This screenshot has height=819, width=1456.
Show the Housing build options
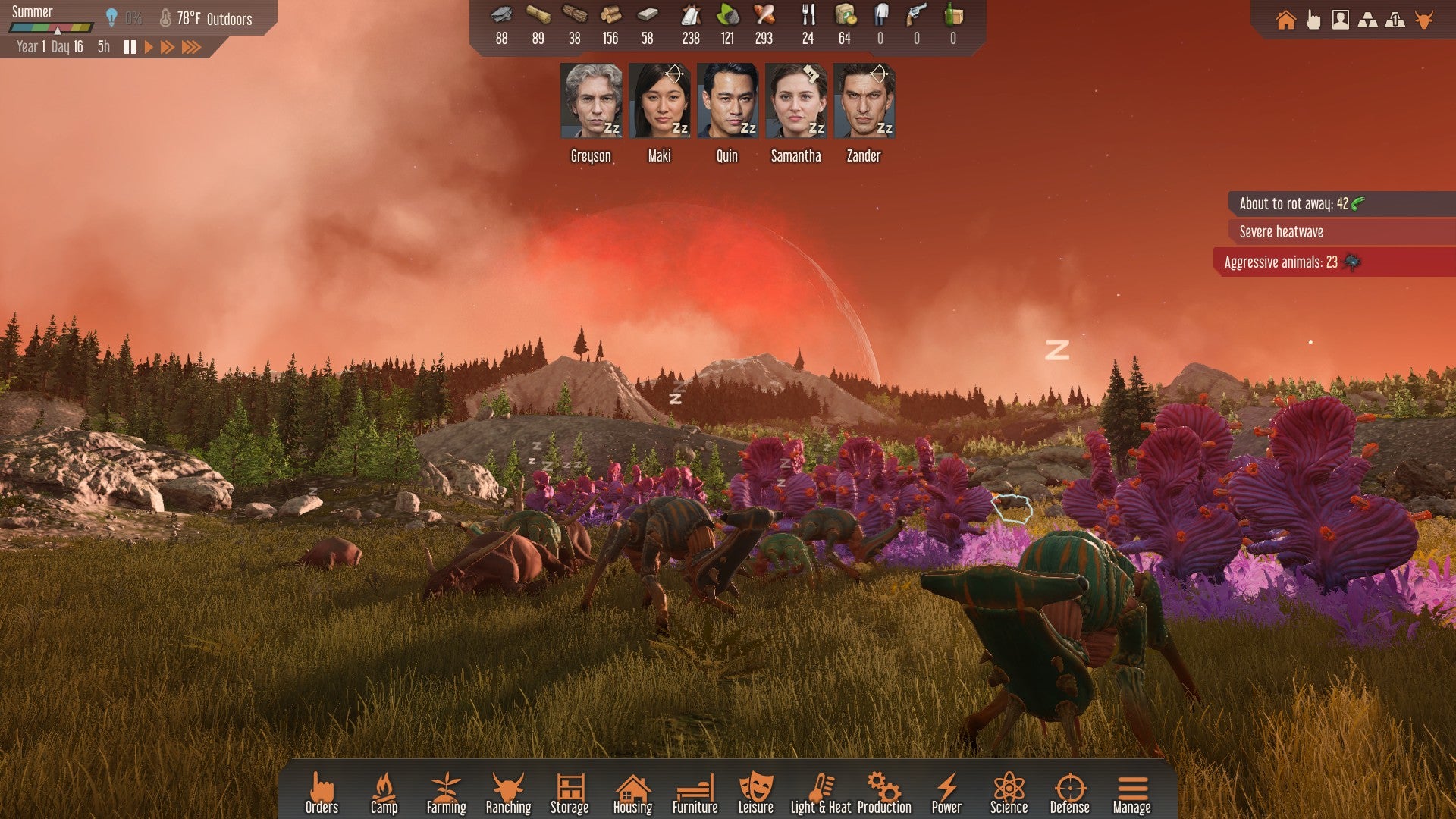[632, 793]
